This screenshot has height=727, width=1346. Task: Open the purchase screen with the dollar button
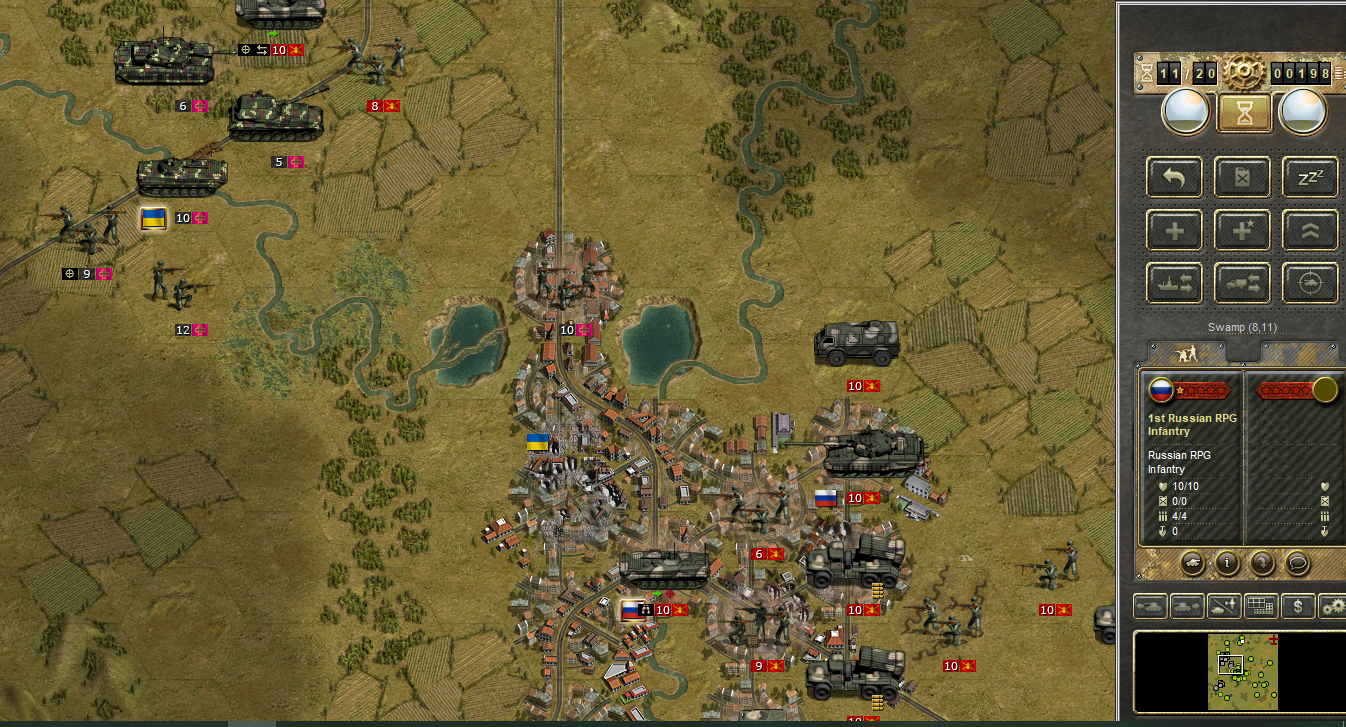(1297, 605)
